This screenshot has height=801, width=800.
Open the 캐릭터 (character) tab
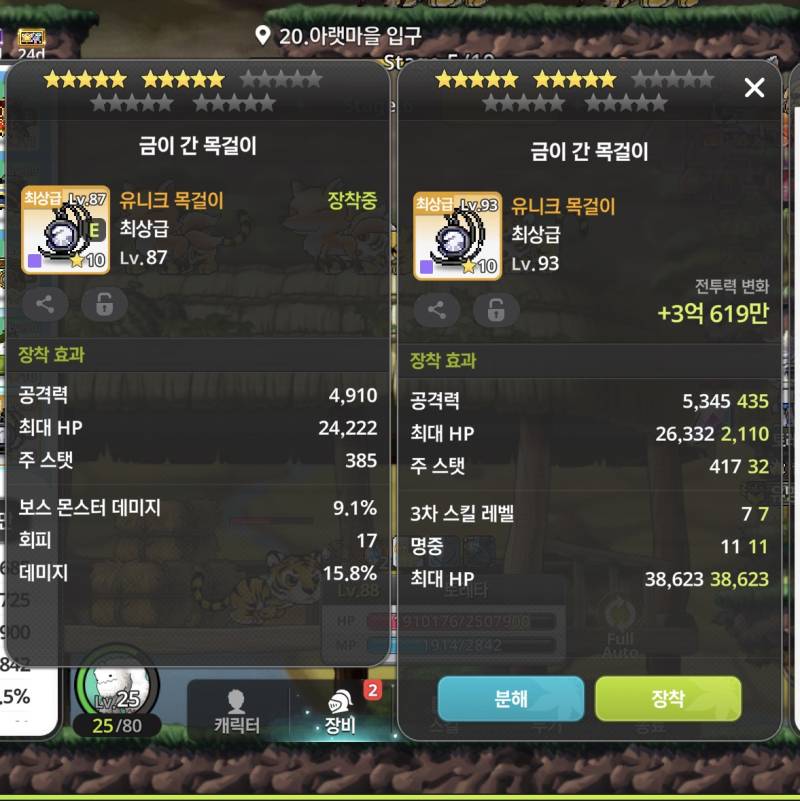pyautogui.click(x=237, y=711)
